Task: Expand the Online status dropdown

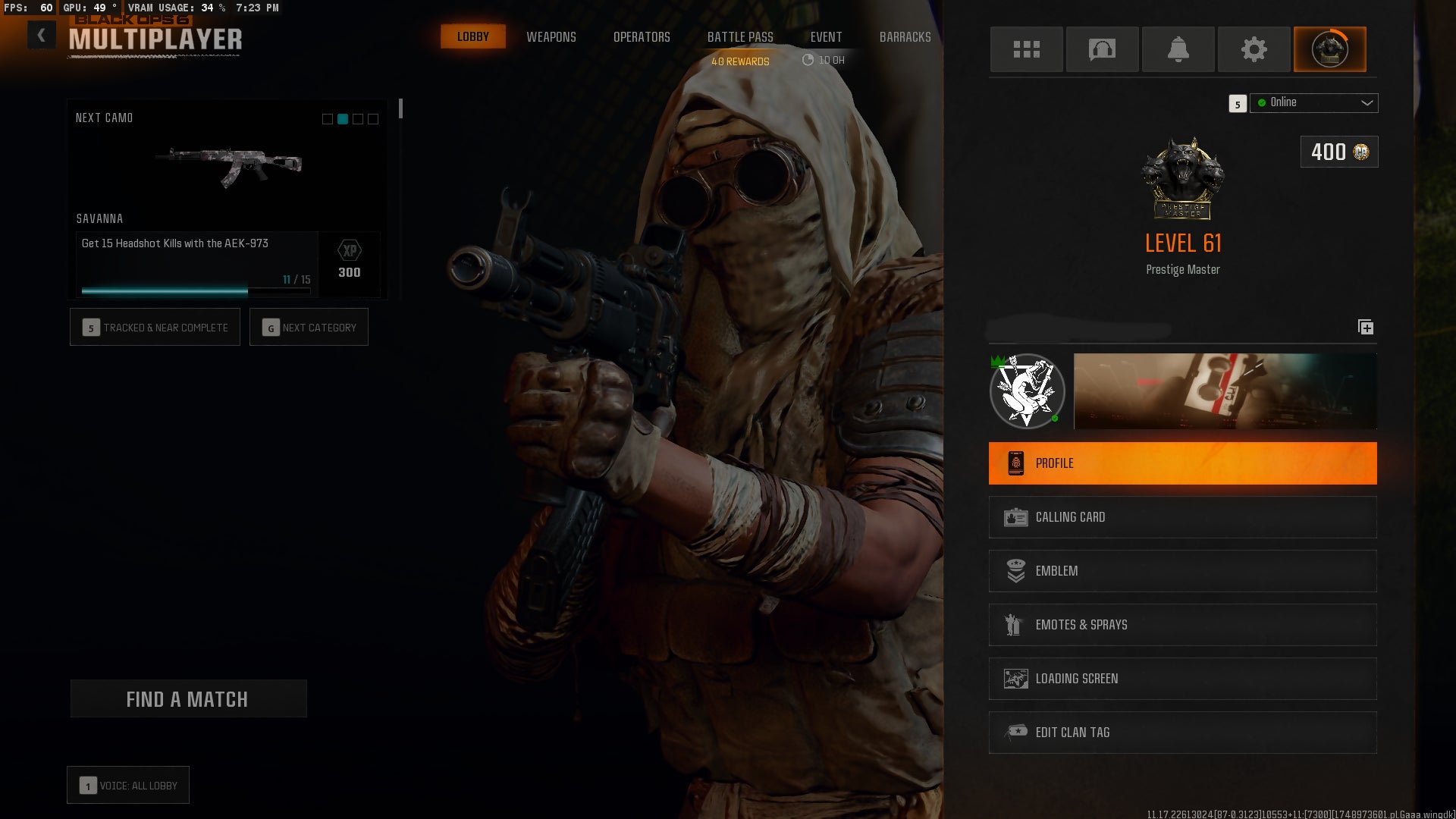Action: point(1314,102)
